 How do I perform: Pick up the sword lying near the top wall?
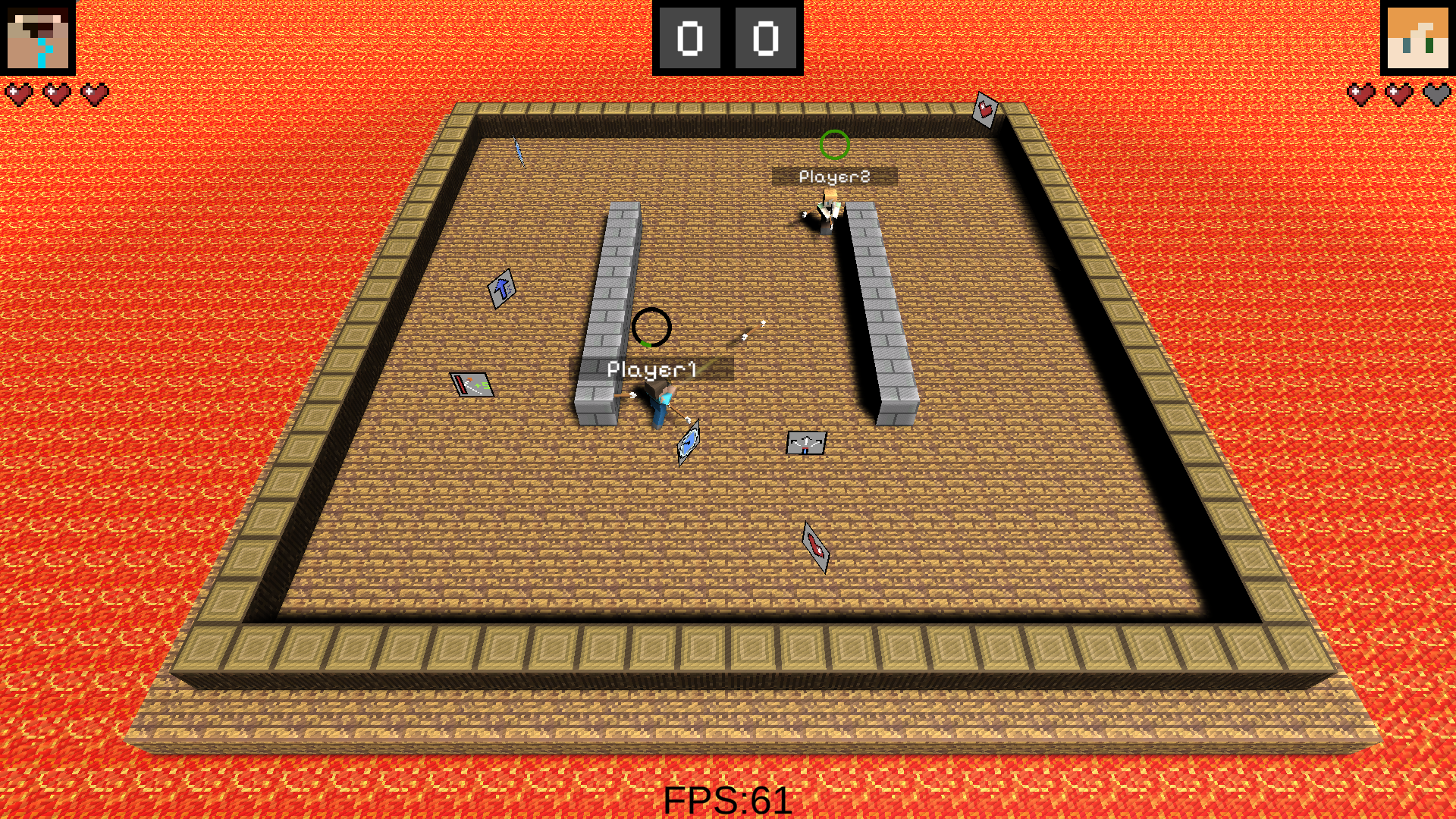click(x=518, y=150)
